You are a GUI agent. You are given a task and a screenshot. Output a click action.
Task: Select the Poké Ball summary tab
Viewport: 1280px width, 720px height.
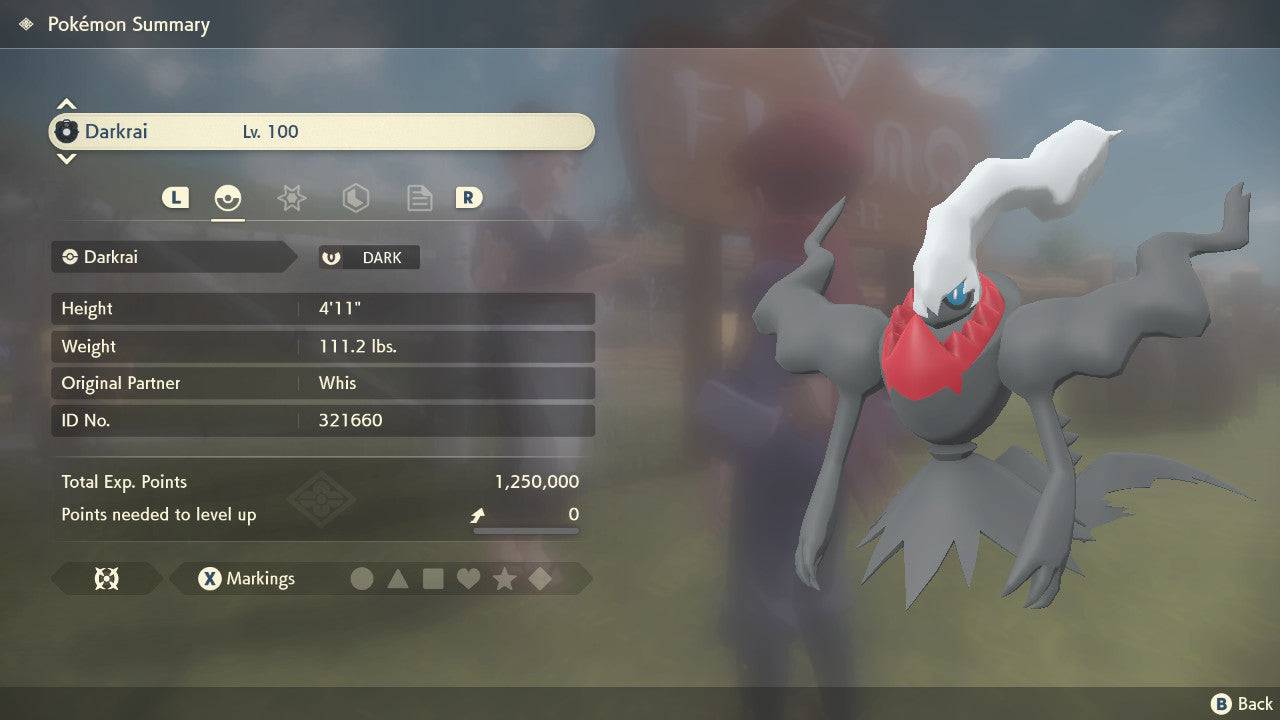tap(228, 198)
